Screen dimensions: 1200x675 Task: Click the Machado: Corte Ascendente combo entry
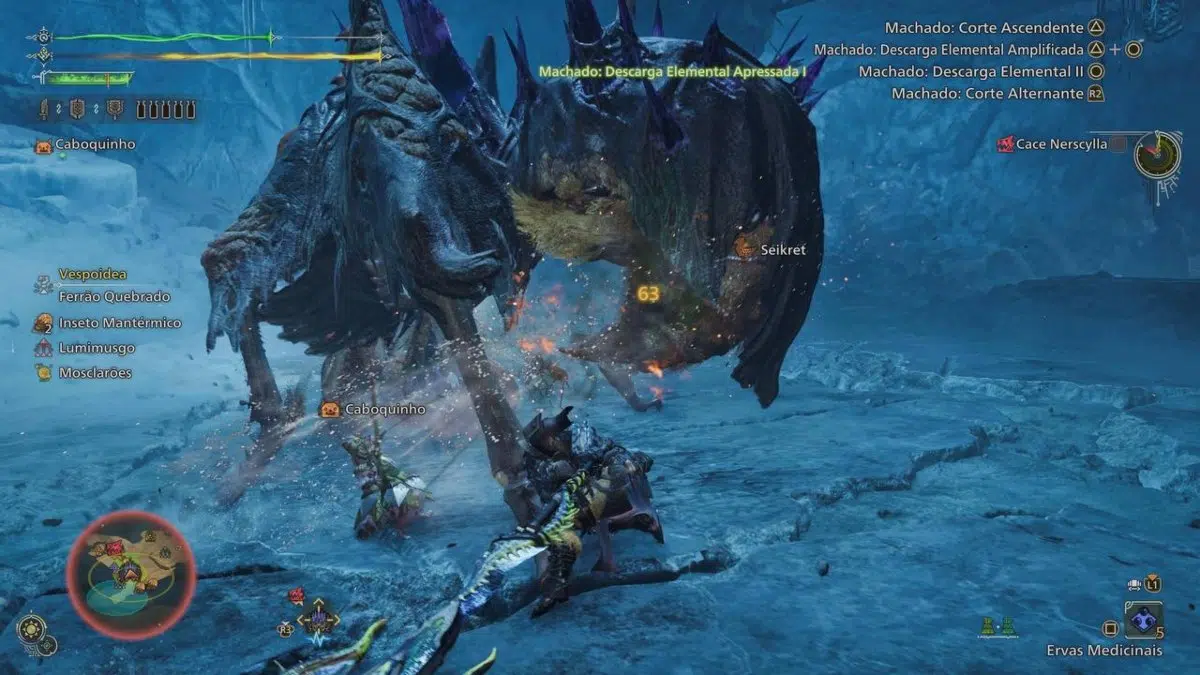coord(984,28)
